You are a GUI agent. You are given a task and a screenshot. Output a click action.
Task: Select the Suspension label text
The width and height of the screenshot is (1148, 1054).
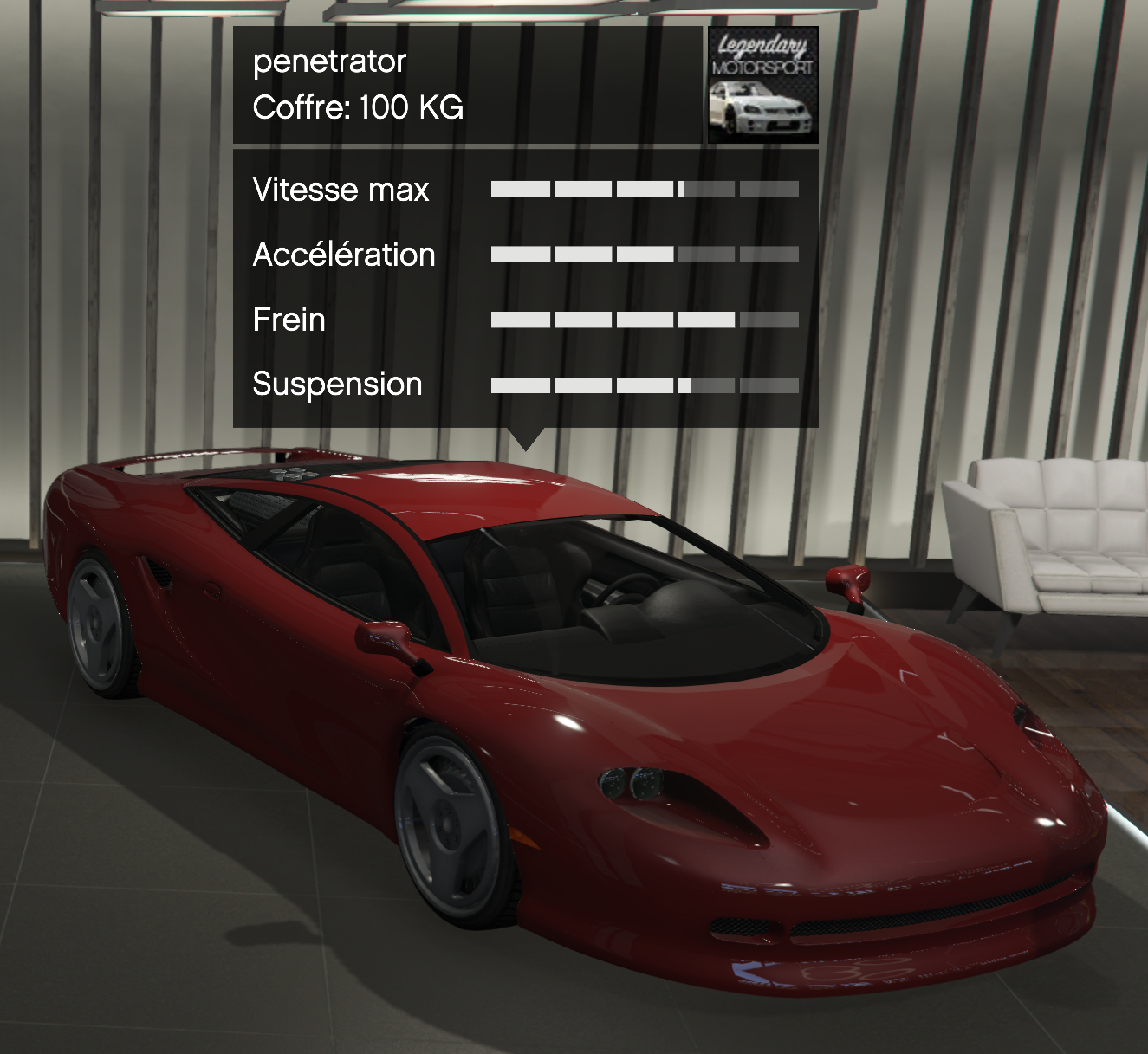tap(335, 384)
